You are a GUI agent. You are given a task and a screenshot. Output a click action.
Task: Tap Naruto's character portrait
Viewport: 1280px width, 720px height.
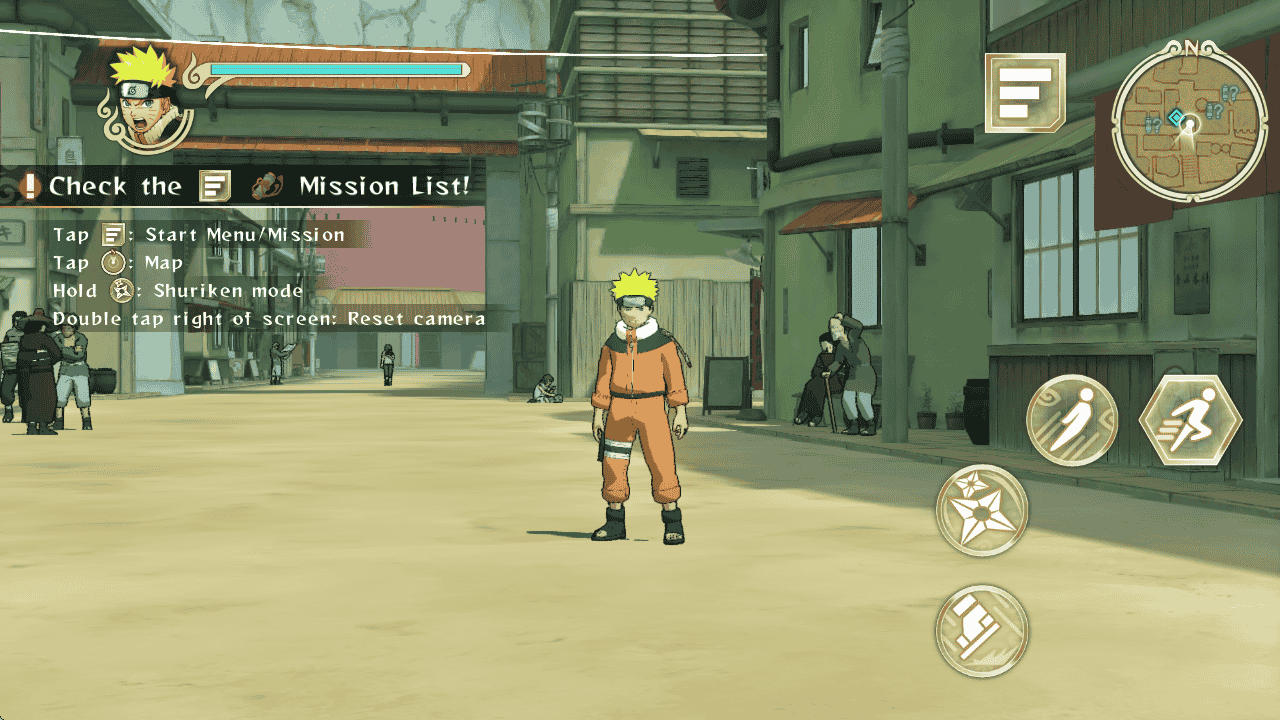141,96
